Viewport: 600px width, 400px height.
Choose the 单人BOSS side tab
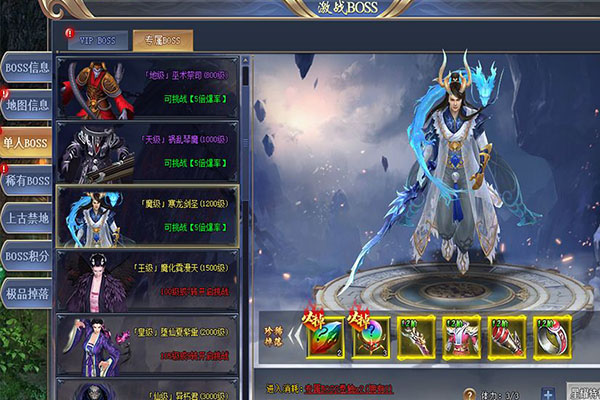click(26, 143)
